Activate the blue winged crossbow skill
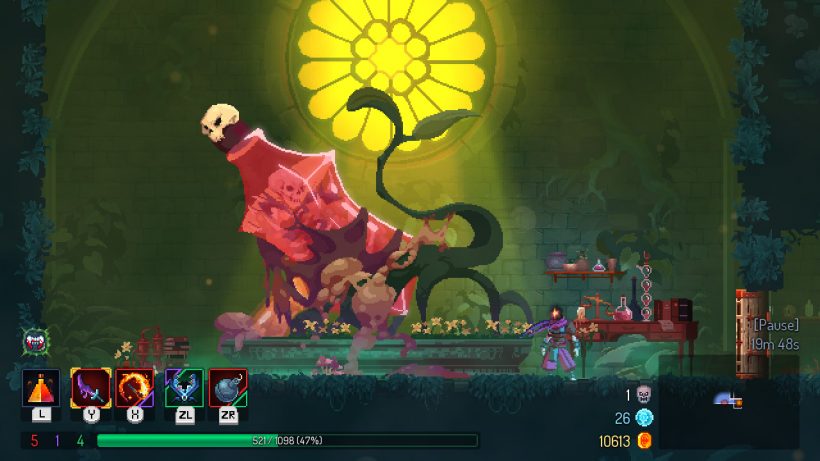 tap(184, 388)
